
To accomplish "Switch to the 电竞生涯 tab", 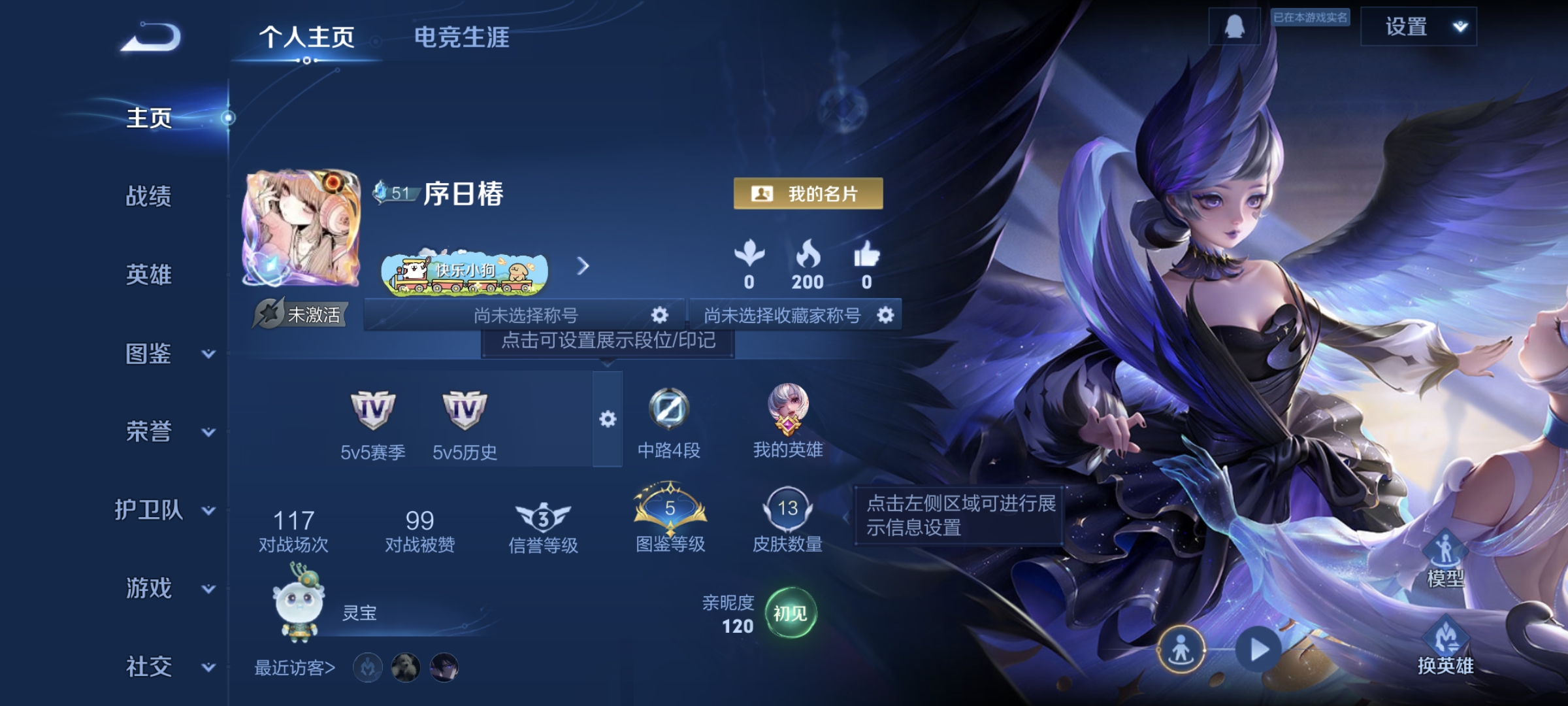I will point(463,38).
